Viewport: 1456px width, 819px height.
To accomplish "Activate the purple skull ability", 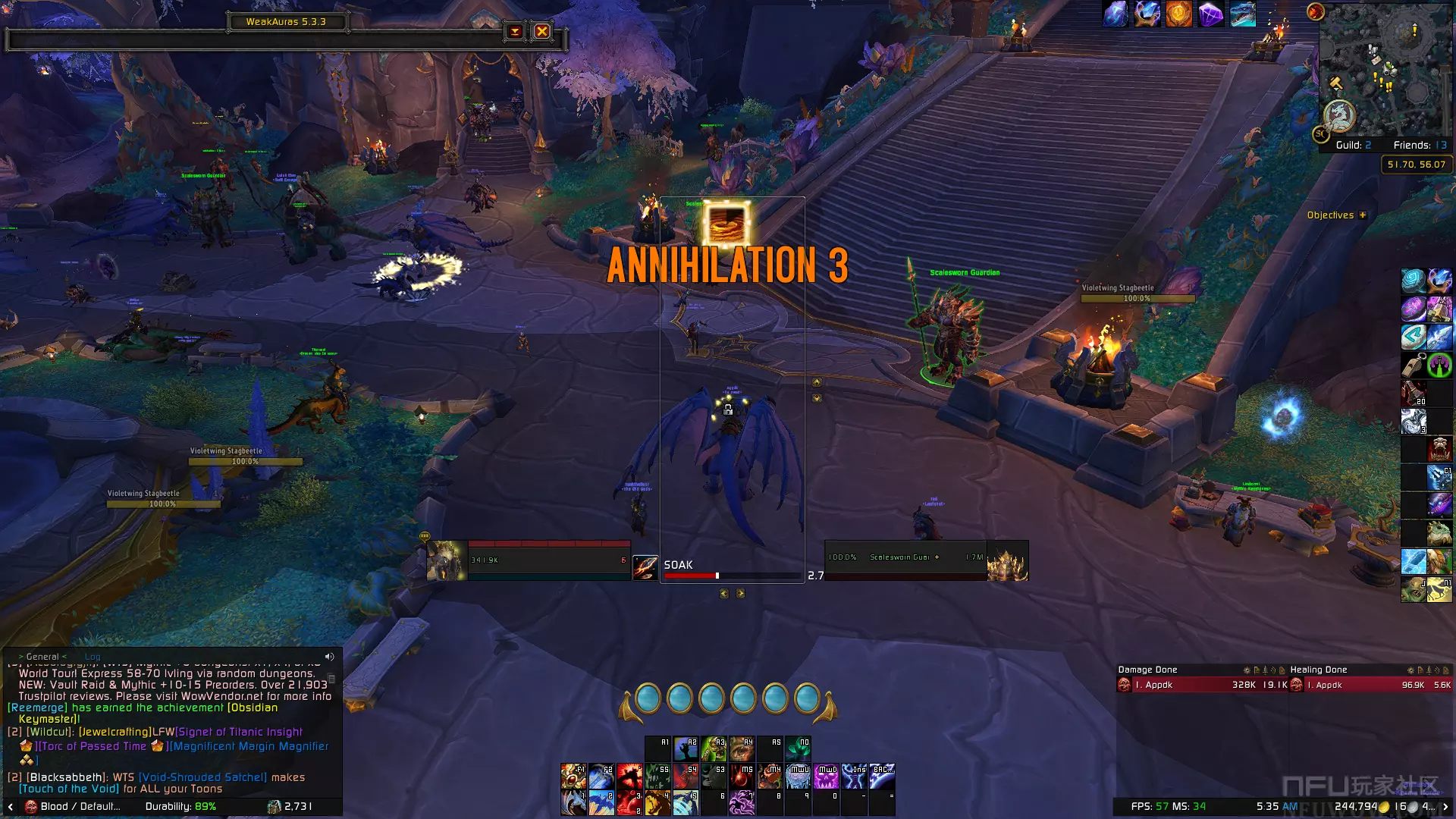I will [826, 776].
